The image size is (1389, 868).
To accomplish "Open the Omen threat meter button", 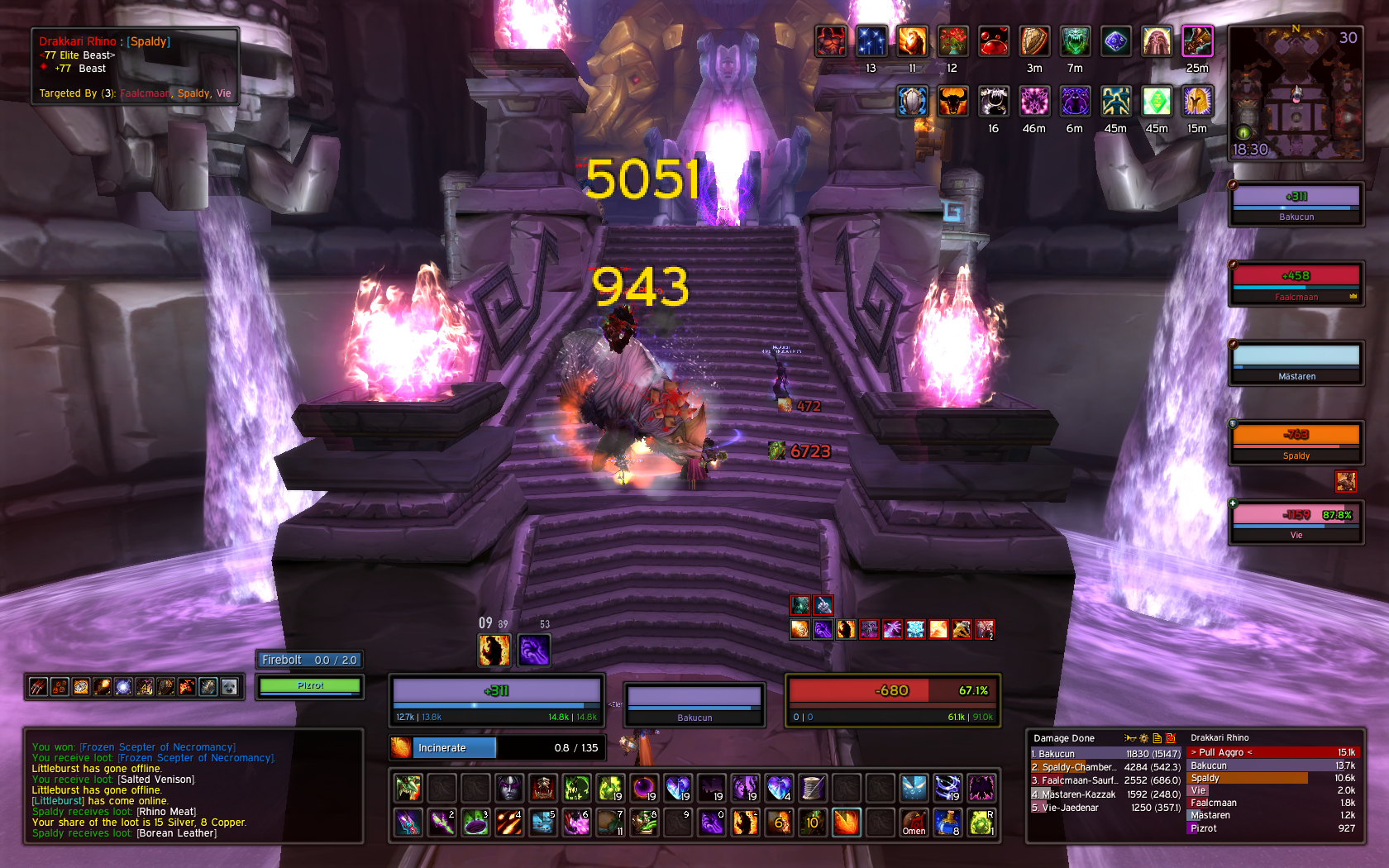I will click(x=914, y=823).
